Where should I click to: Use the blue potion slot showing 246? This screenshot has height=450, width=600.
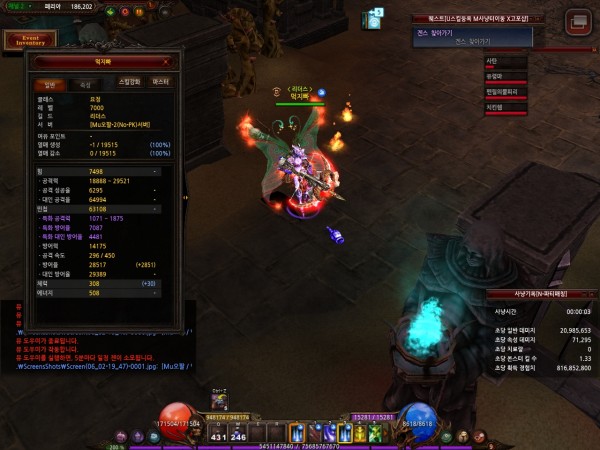240,430
